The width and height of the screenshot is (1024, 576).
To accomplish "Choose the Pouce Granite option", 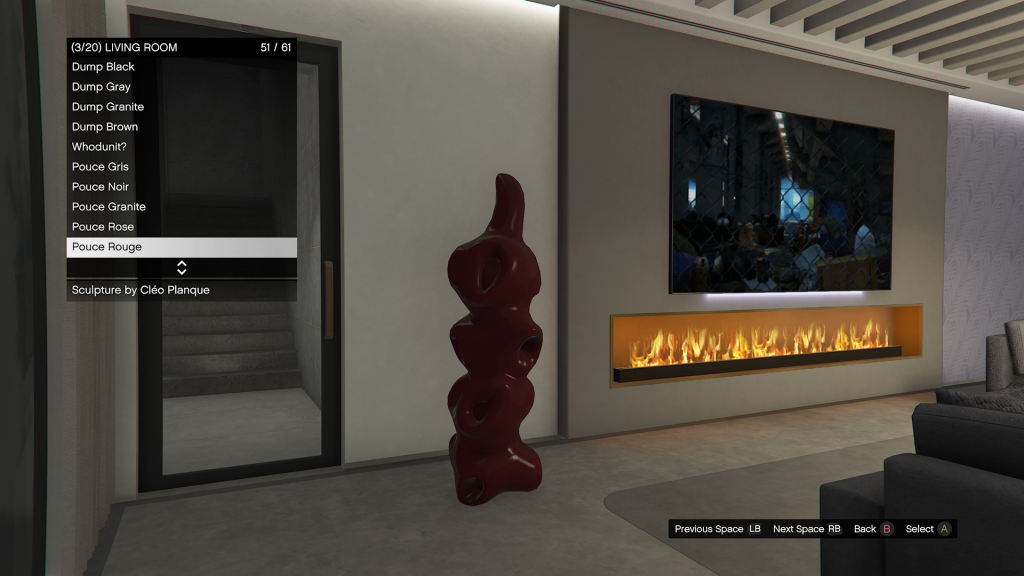I will click(x=109, y=207).
